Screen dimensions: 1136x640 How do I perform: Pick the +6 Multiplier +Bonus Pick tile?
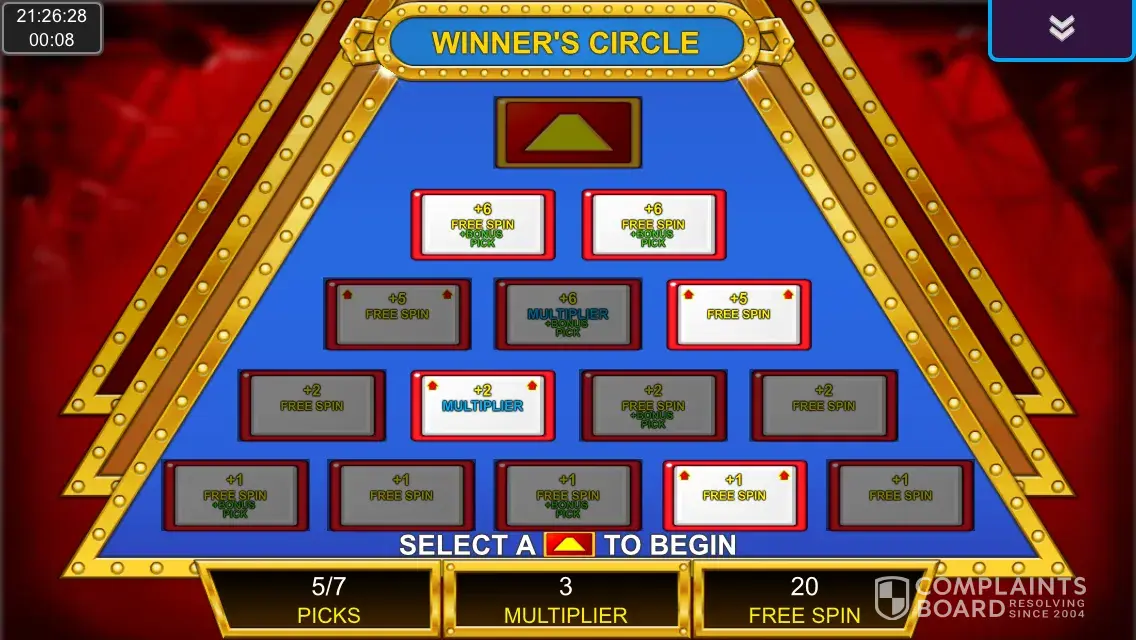(568, 315)
